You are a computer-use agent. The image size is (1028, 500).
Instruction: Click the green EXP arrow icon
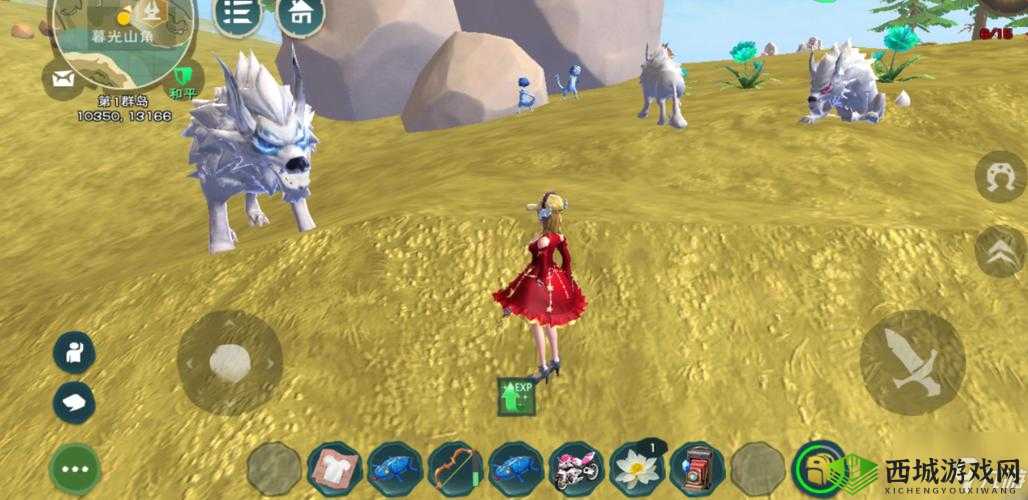pyautogui.click(x=516, y=397)
